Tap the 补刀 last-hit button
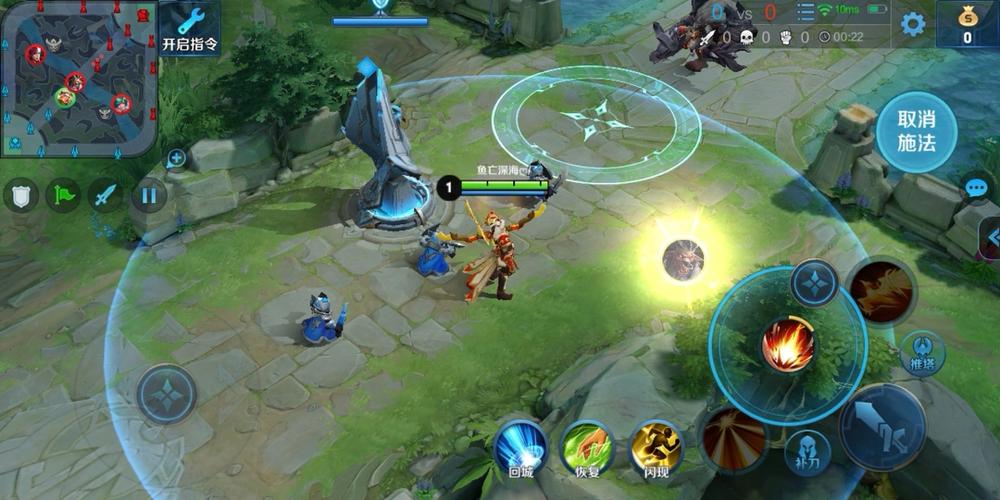1000x500 pixels. click(807, 452)
